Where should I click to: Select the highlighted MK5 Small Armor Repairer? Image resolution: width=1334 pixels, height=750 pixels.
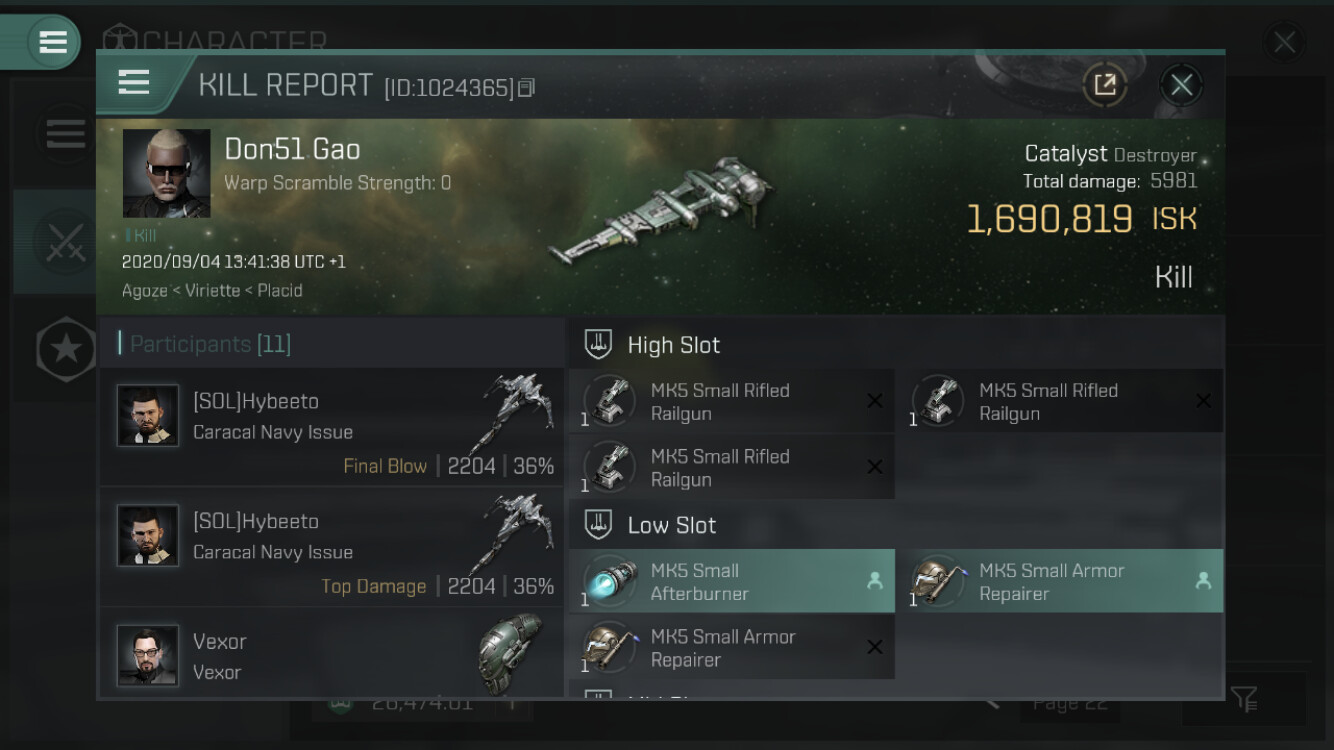(1059, 582)
